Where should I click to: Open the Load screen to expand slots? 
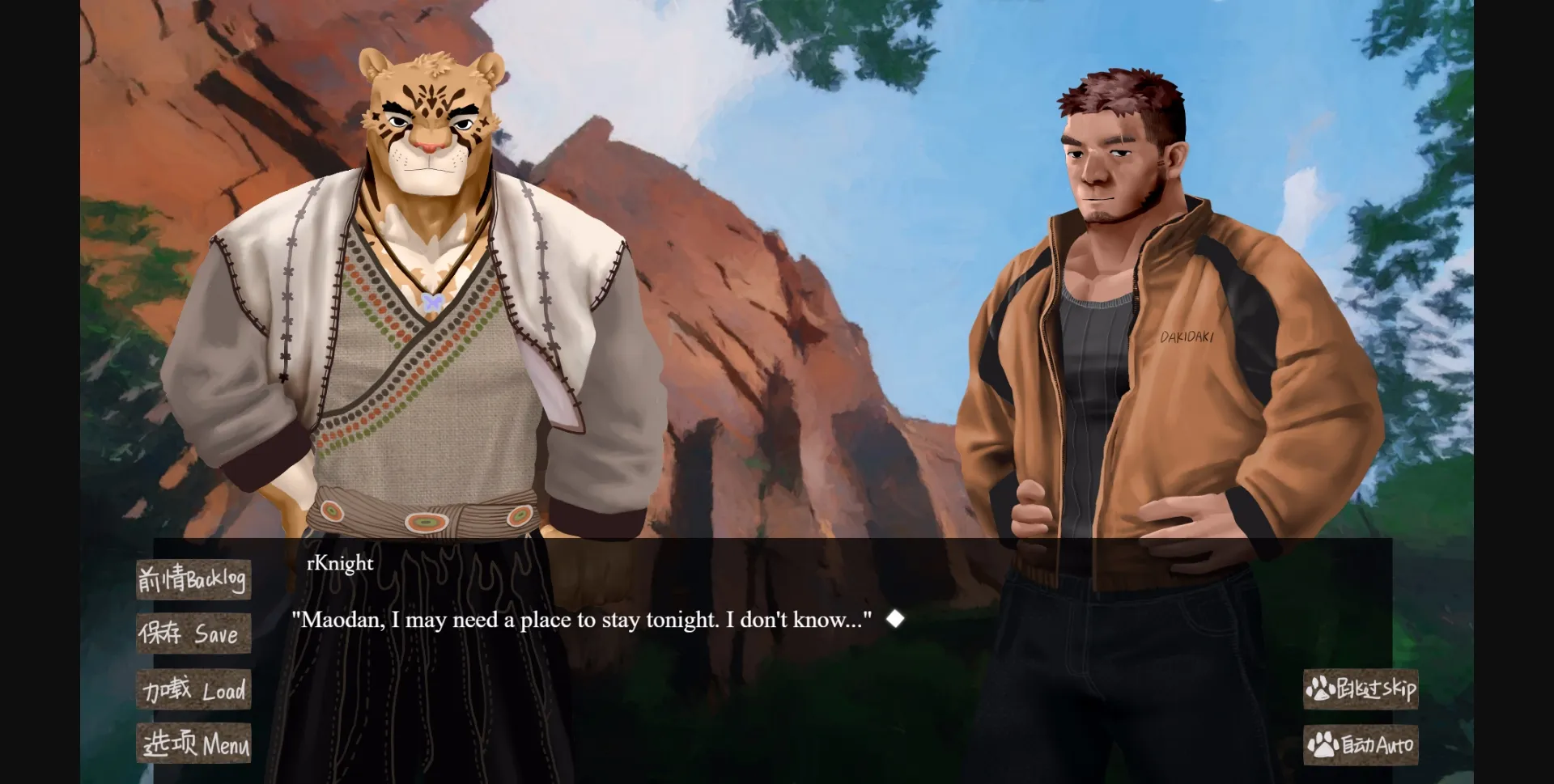click(193, 689)
